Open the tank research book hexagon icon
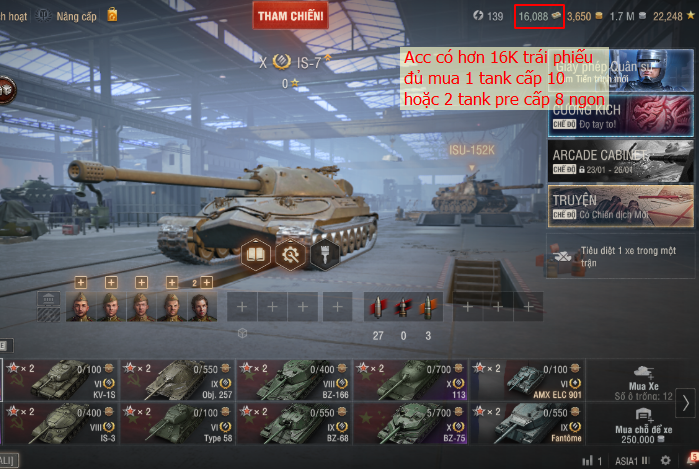 [x=256, y=253]
